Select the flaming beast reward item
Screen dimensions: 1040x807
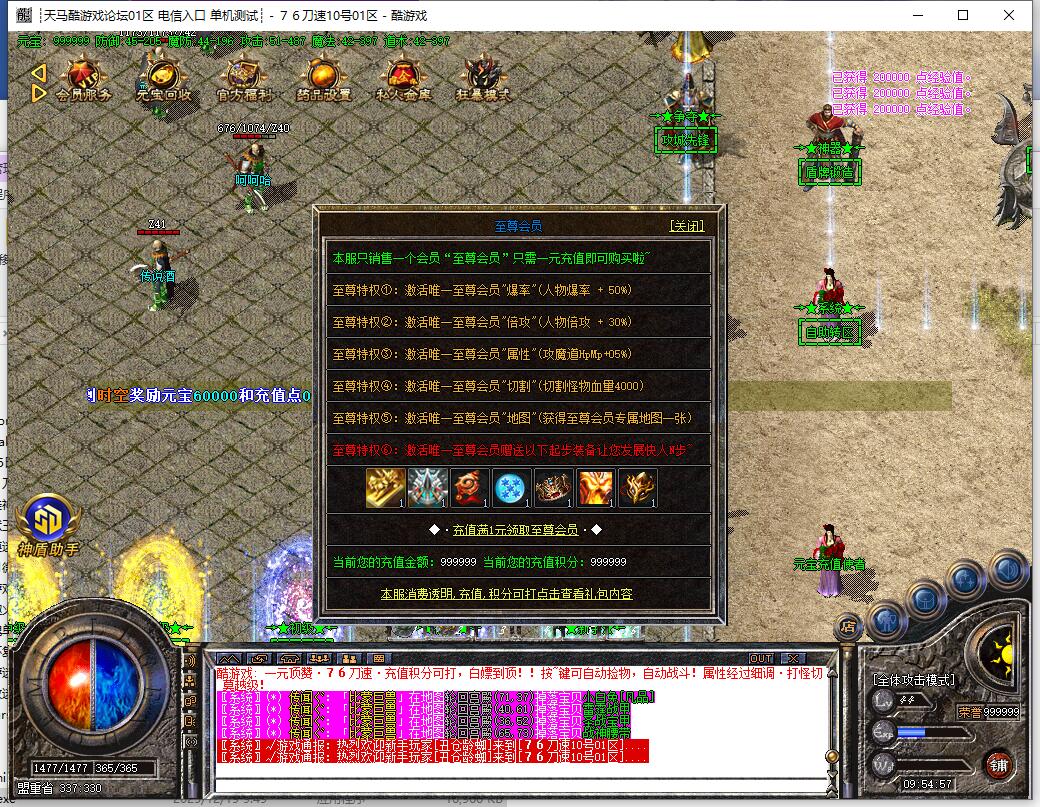(x=596, y=488)
